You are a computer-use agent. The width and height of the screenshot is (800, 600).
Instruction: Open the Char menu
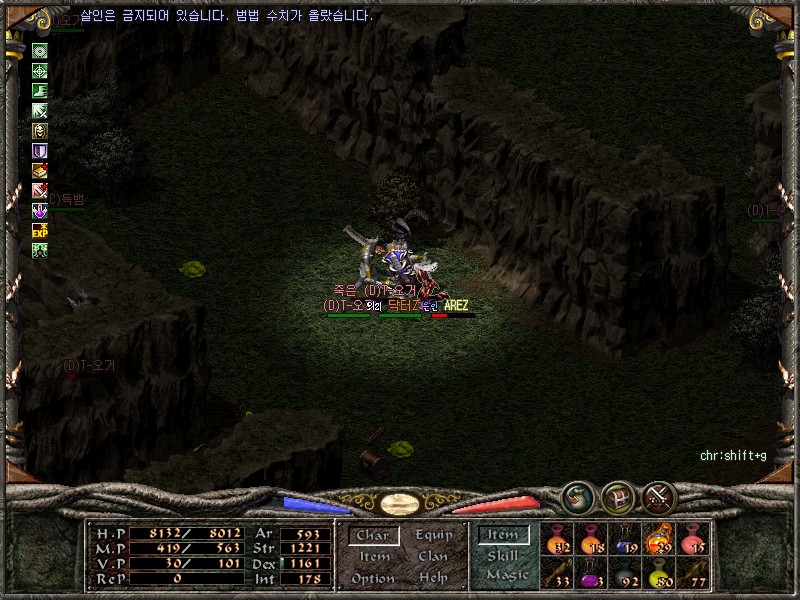(373, 536)
